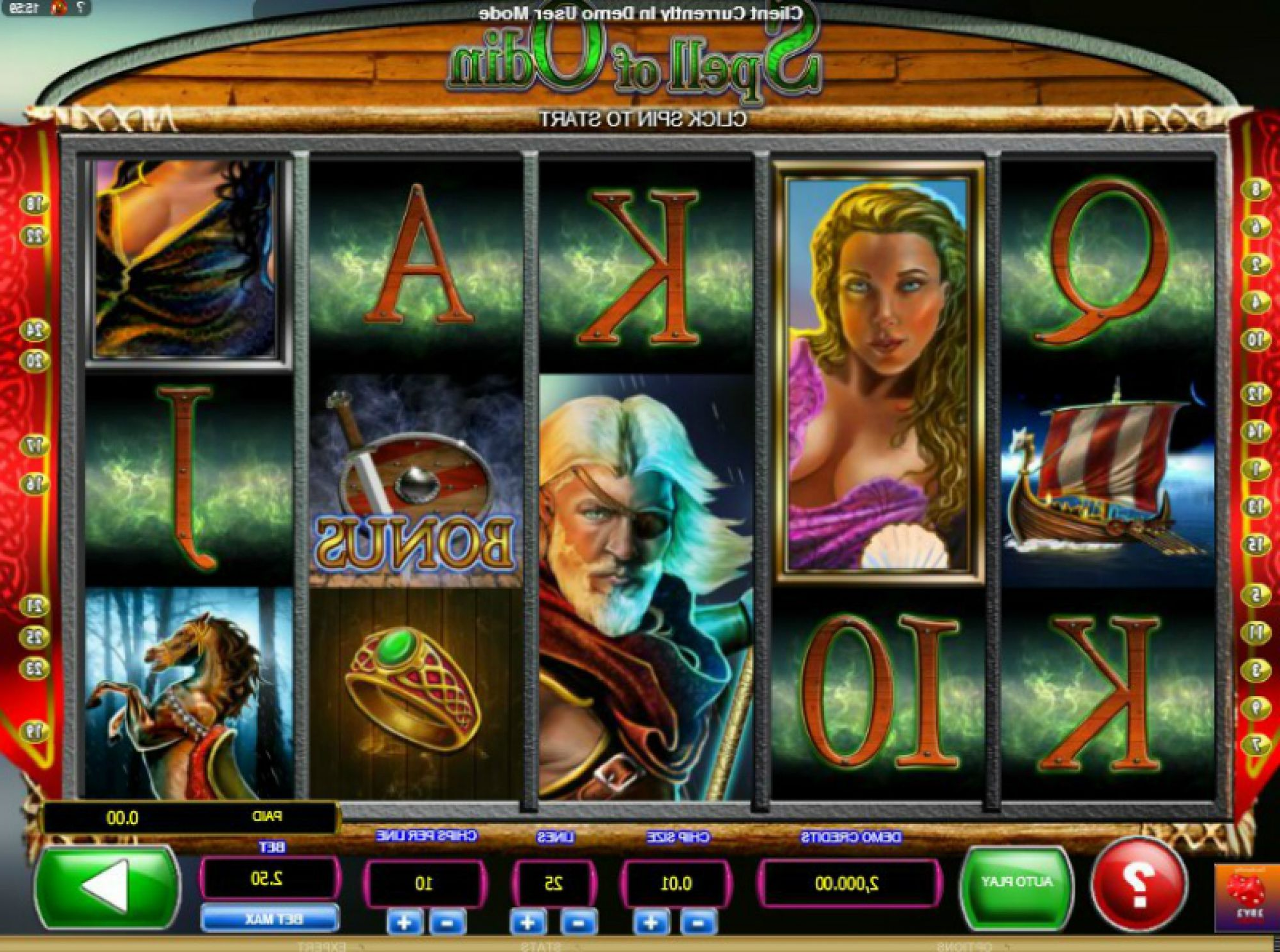Viewport: 1280px width, 952px height.
Task: Lower the chip size with minus
Action: (697, 923)
